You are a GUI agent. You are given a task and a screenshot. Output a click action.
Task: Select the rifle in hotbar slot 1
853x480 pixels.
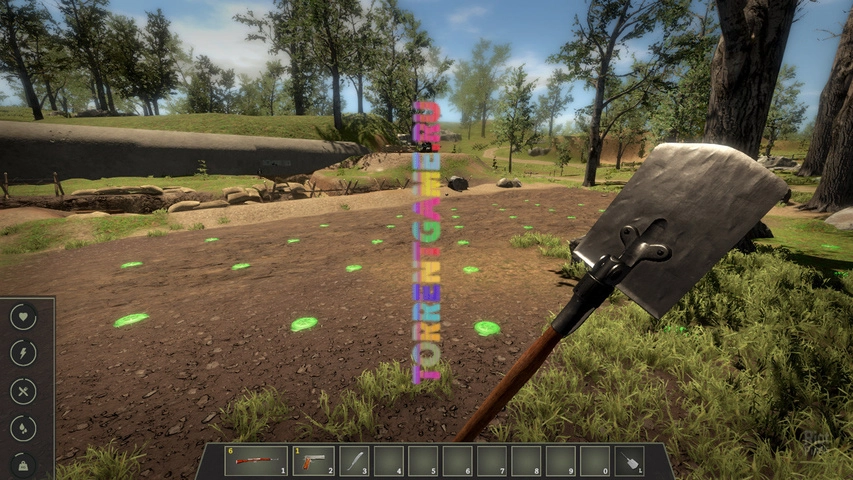256,461
